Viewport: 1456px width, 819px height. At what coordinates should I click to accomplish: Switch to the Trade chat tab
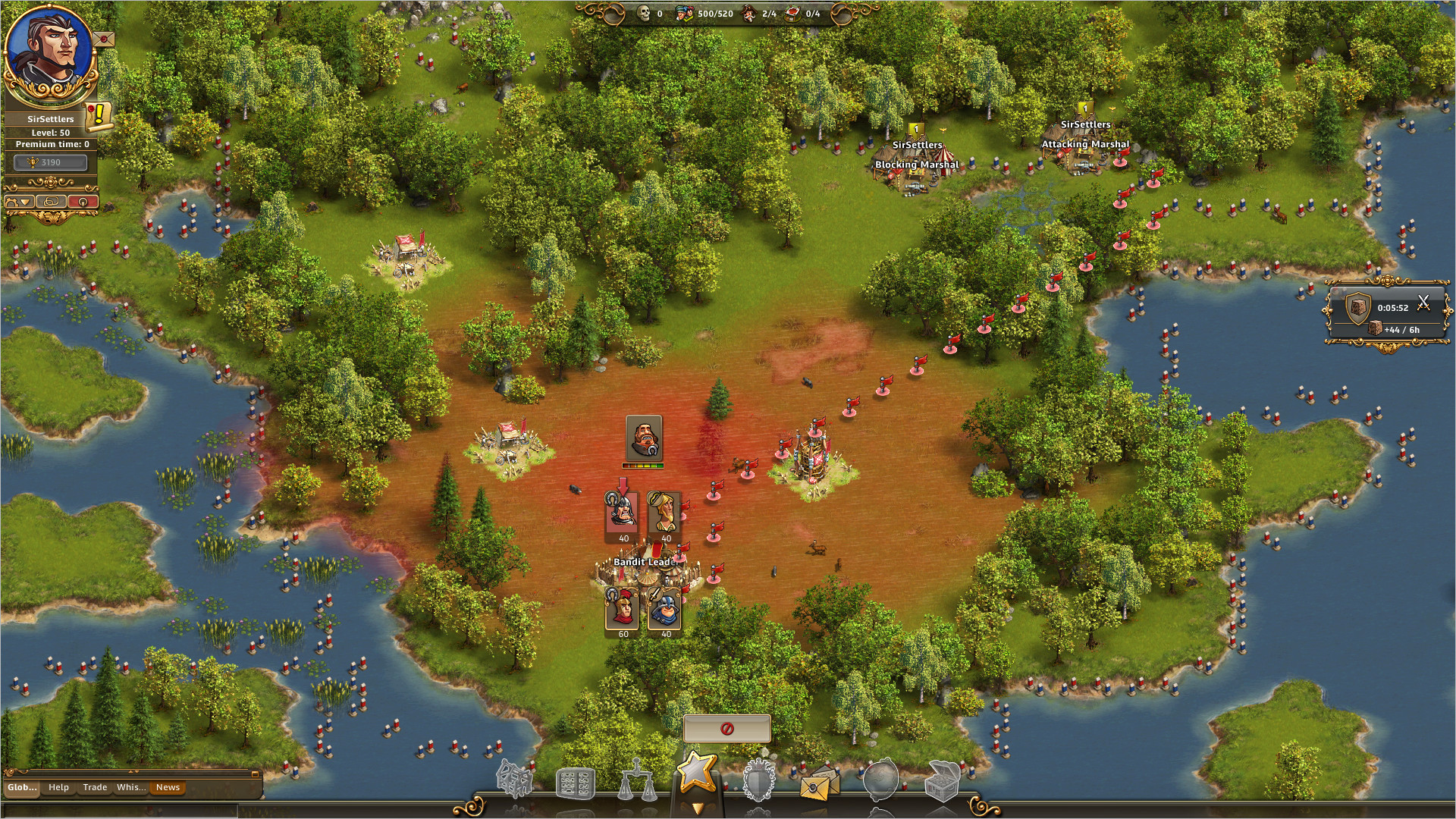click(95, 787)
